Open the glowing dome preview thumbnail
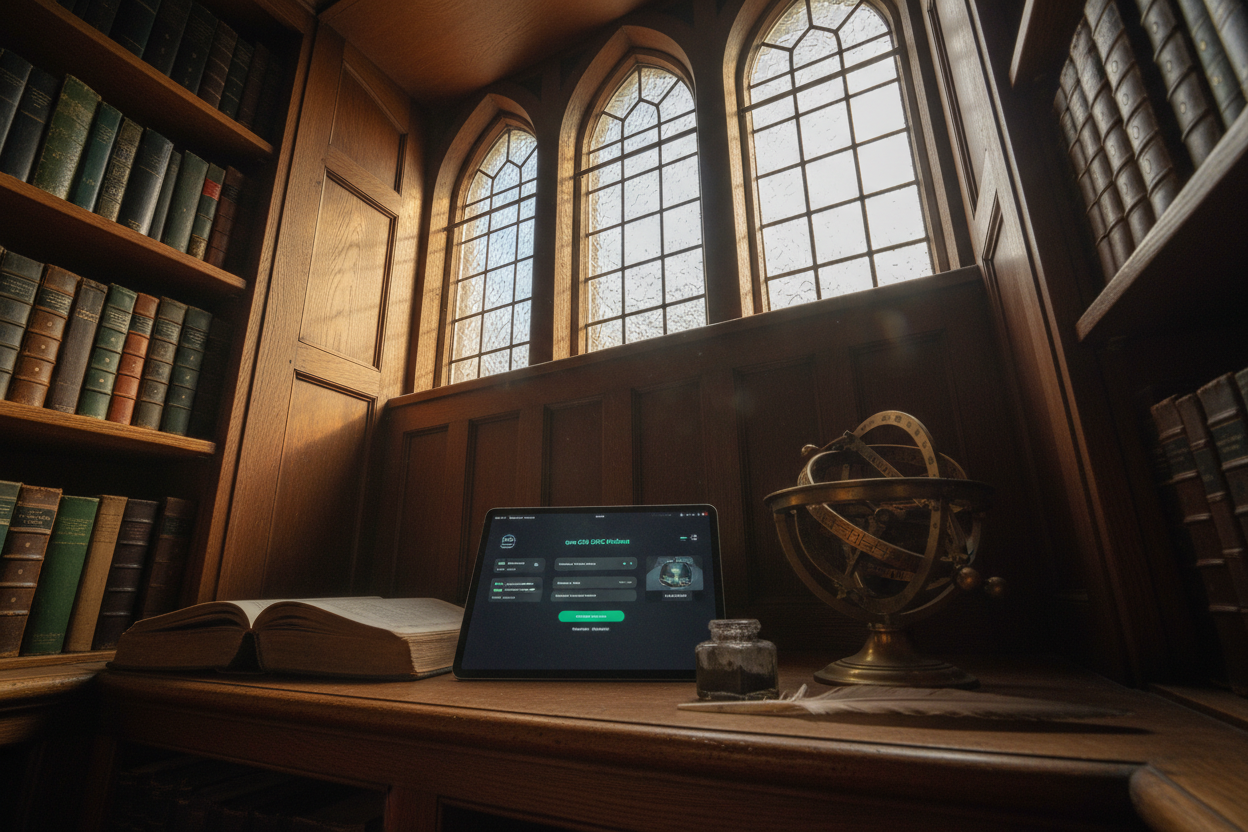The width and height of the screenshot is (1248, 832). [673, 573]
